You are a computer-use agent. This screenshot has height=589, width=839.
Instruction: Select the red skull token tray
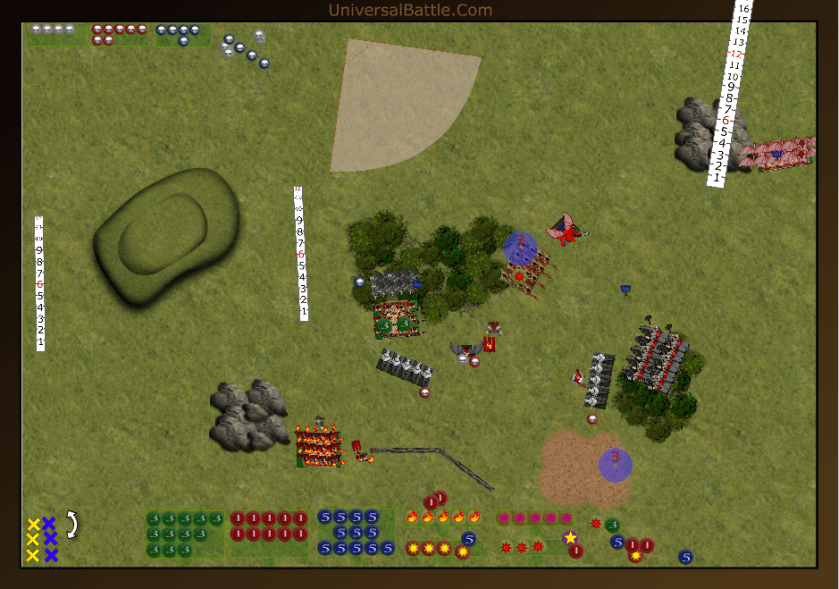(119, 34)
